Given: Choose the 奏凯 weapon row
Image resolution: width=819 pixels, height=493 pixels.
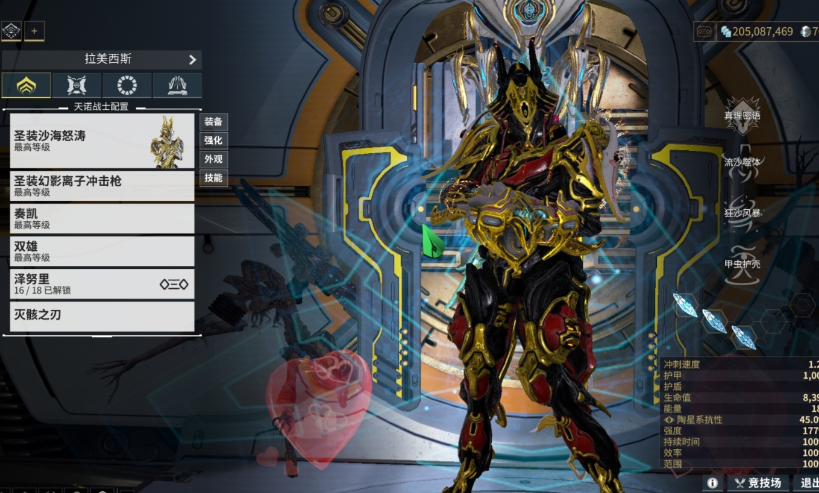Looking at the screenshot, I should (101, 218).
